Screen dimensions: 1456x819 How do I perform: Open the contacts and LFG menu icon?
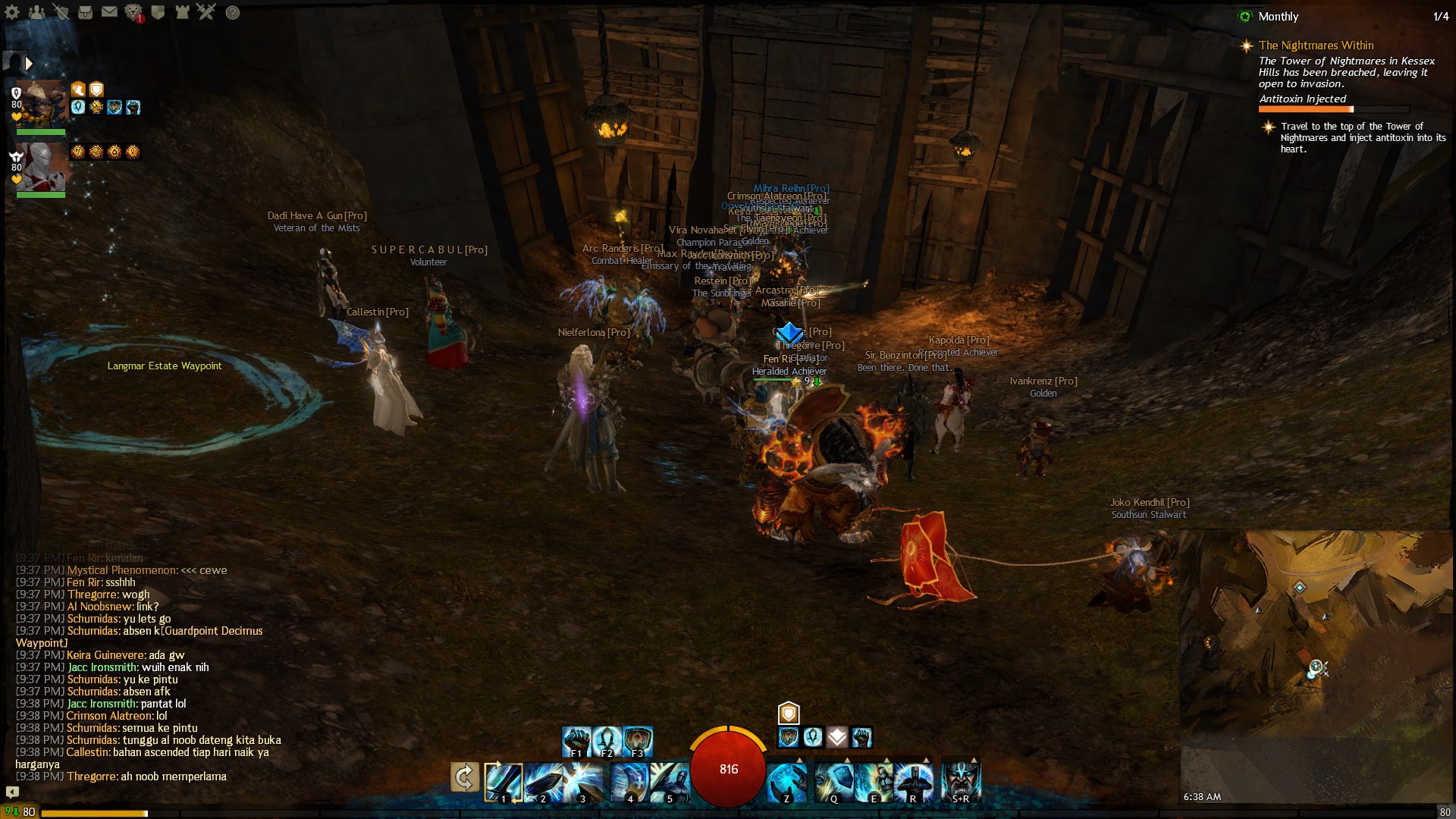pos(36,12)
